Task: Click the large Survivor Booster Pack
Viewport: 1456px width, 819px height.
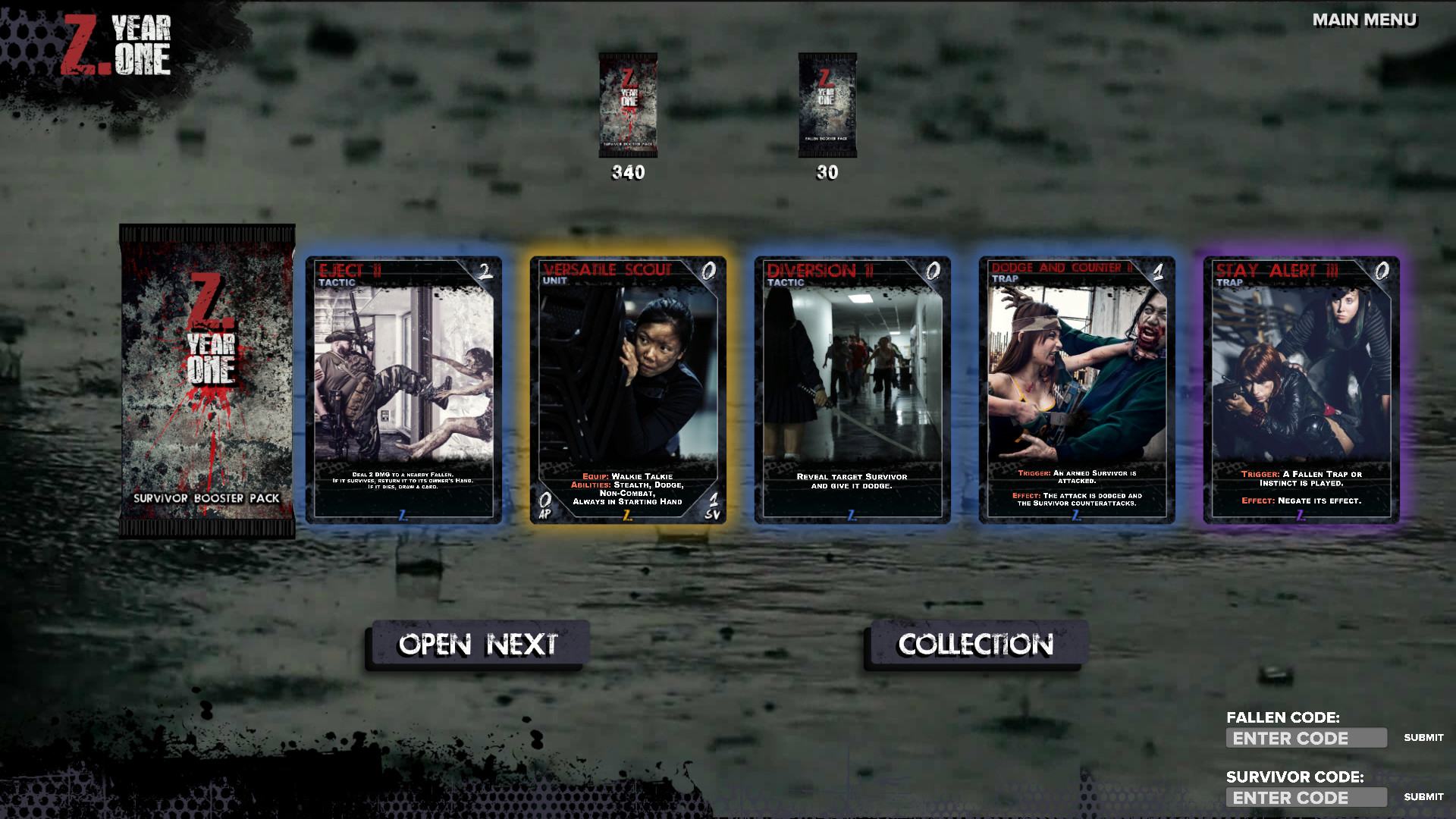Action: [207, 381]
